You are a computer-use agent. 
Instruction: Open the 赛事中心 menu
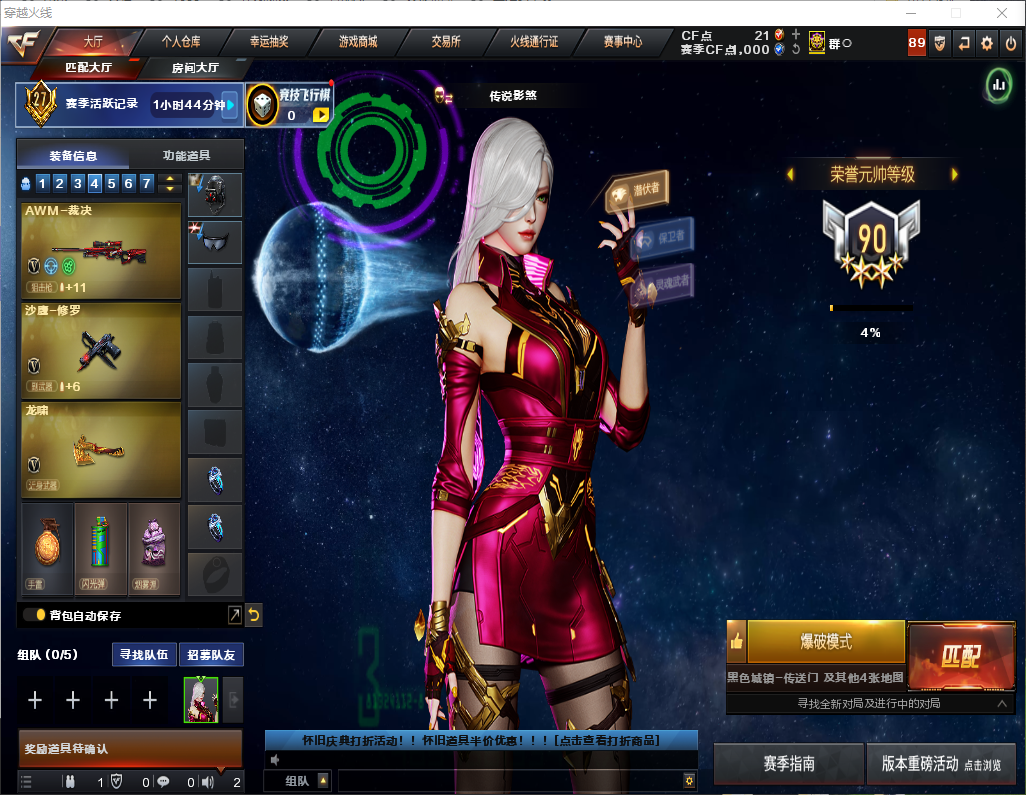[x=622, y=42]
